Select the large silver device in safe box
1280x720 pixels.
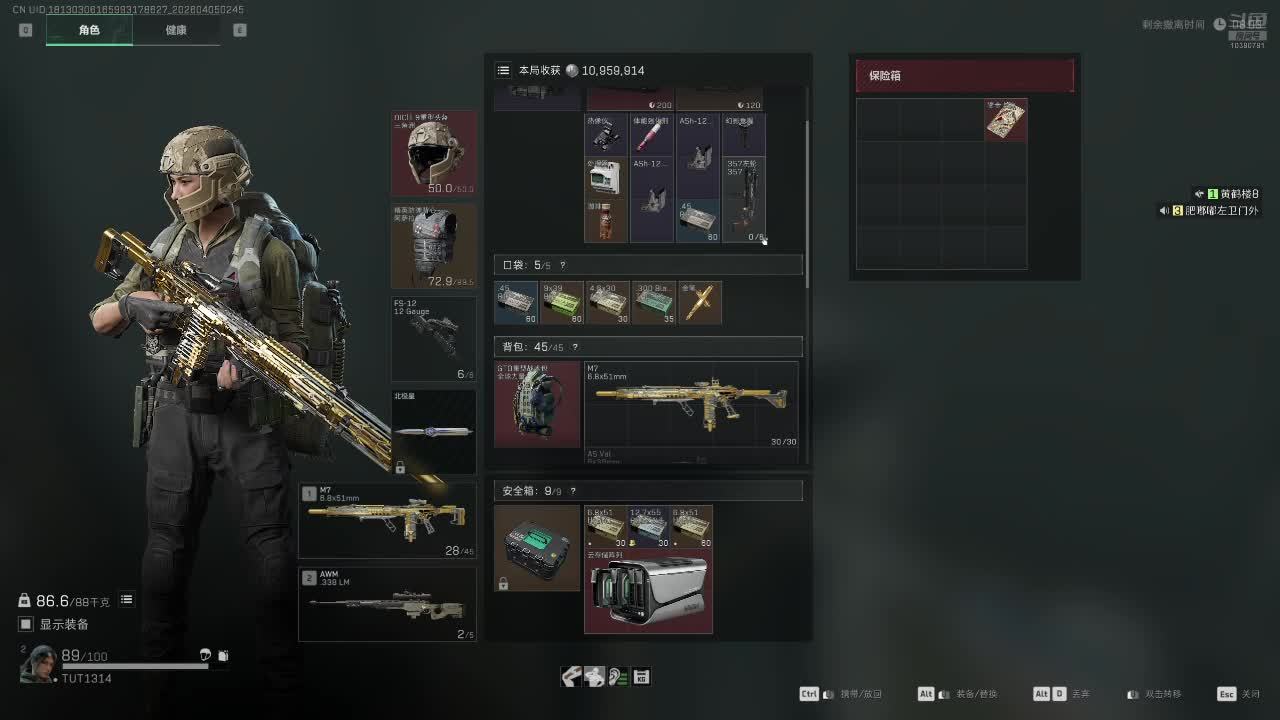coord(648,591)
